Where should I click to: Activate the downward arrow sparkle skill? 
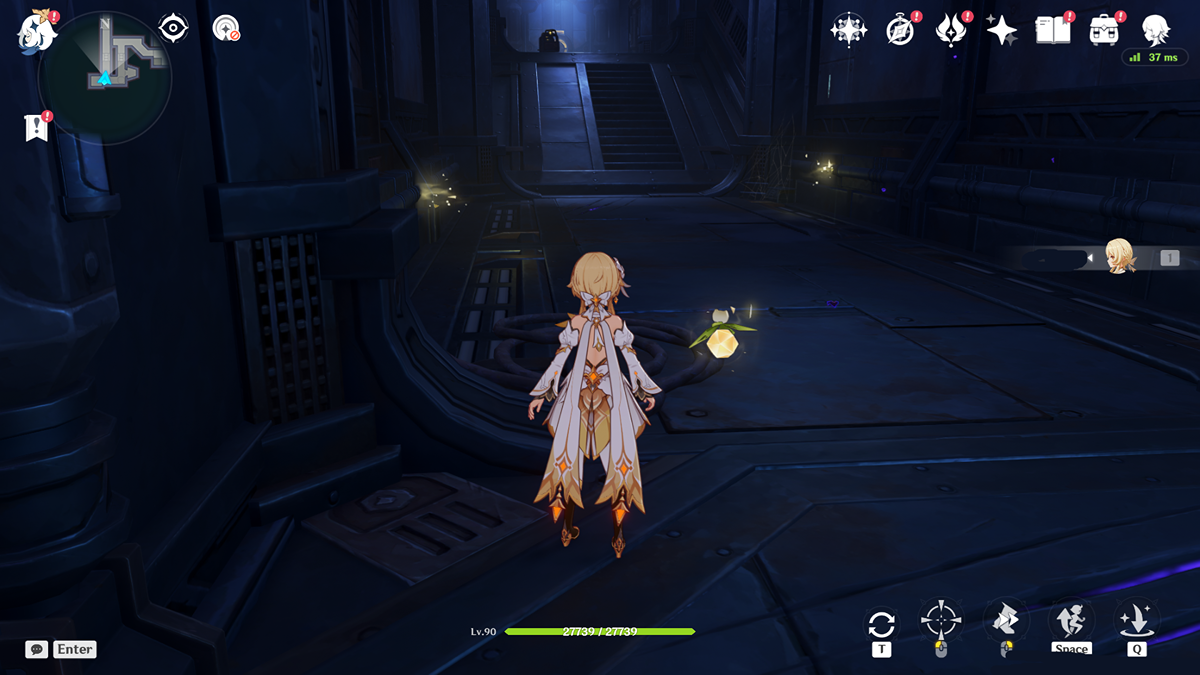pyautogui.click(x=1136, y=620)
